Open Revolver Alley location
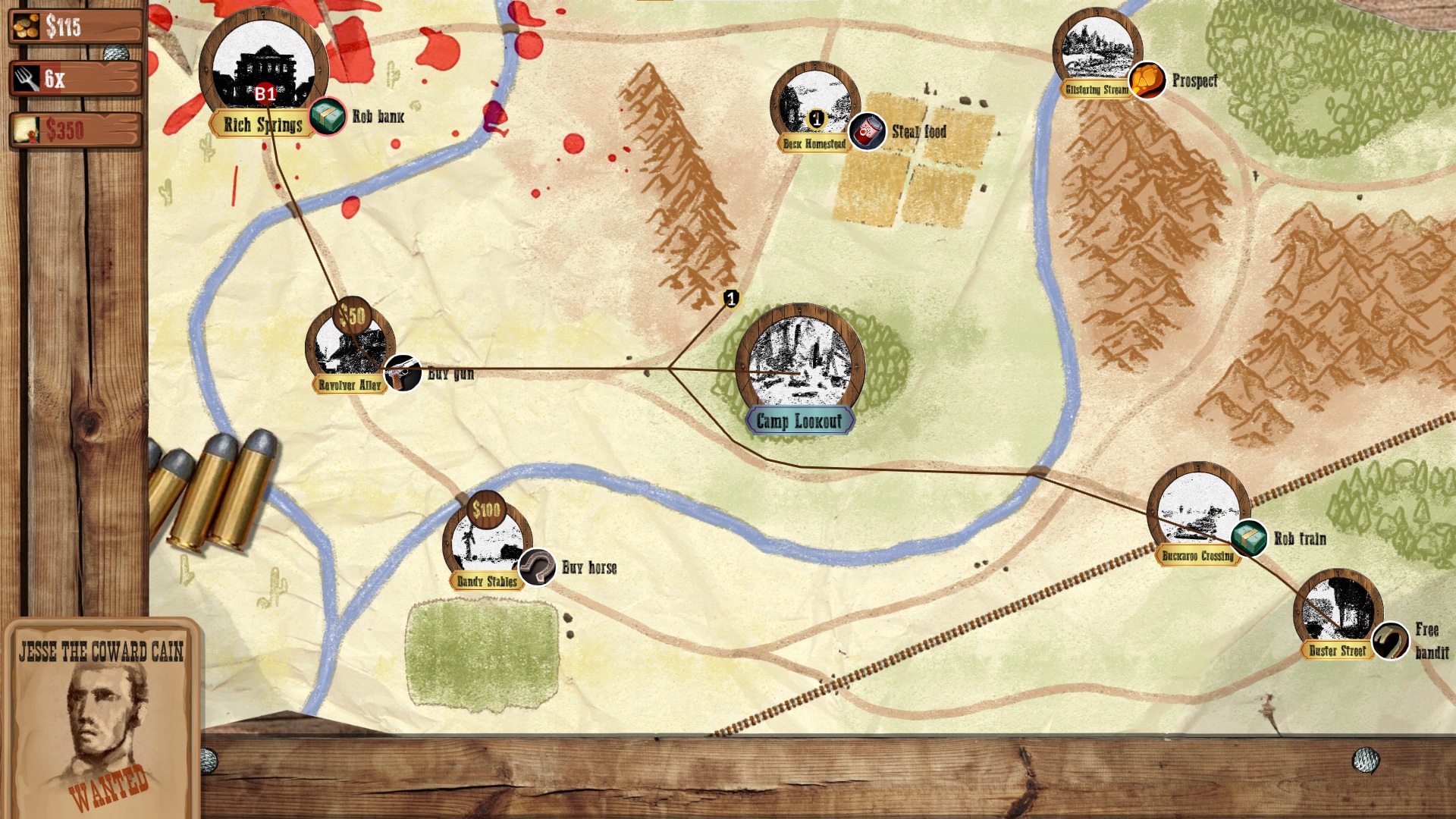 coord(350,345)
